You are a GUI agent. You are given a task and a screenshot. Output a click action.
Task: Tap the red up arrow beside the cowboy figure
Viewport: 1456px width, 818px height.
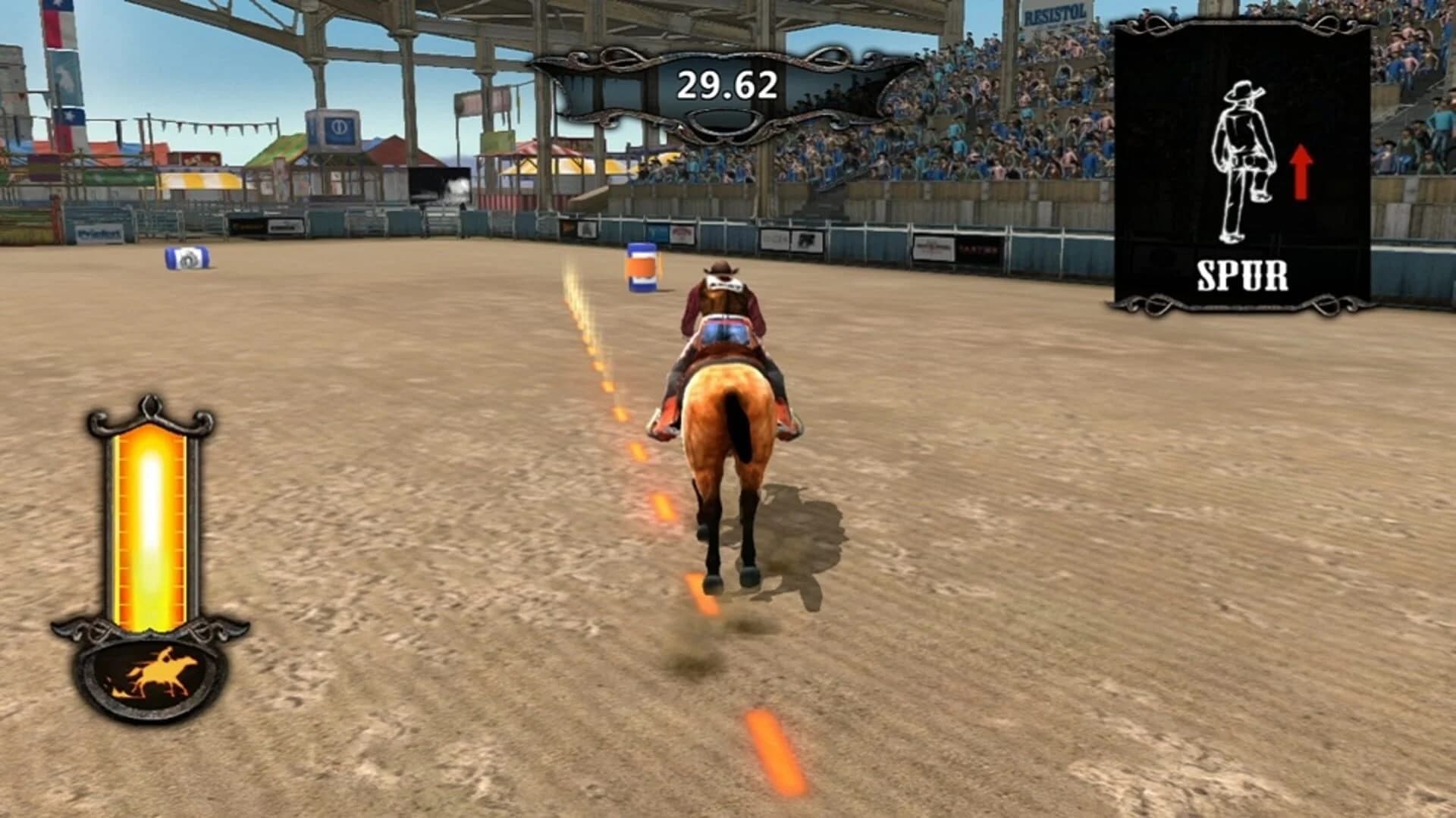[x=1302, y=171]
